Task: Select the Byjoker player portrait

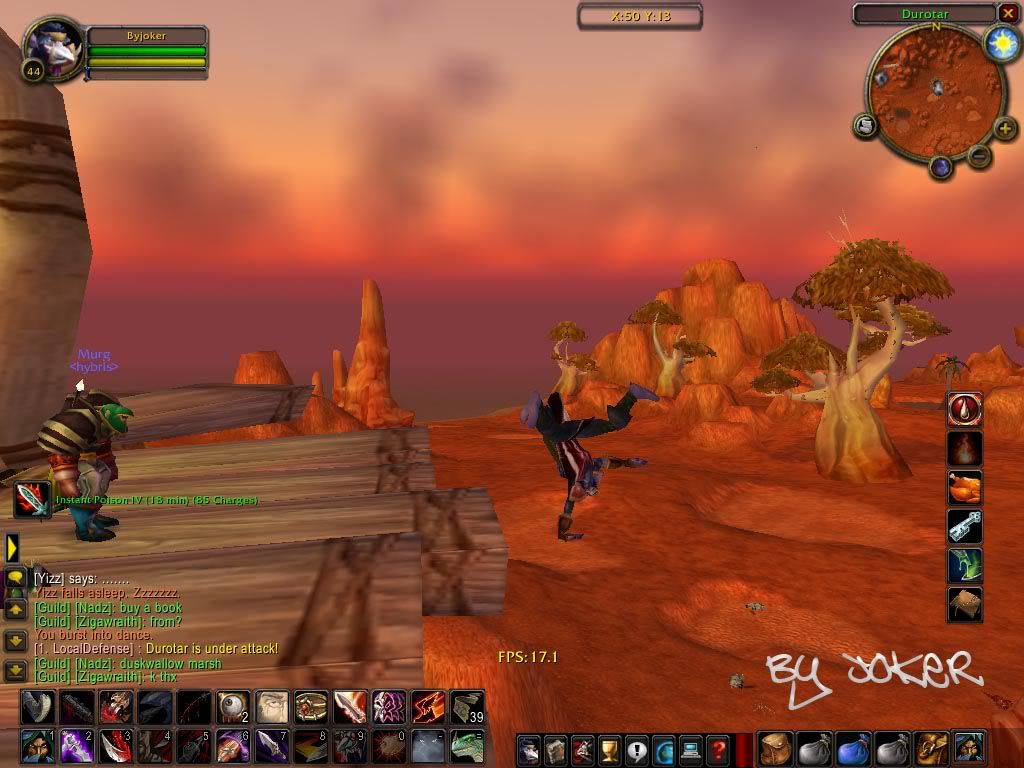Action: pos(48,52)
